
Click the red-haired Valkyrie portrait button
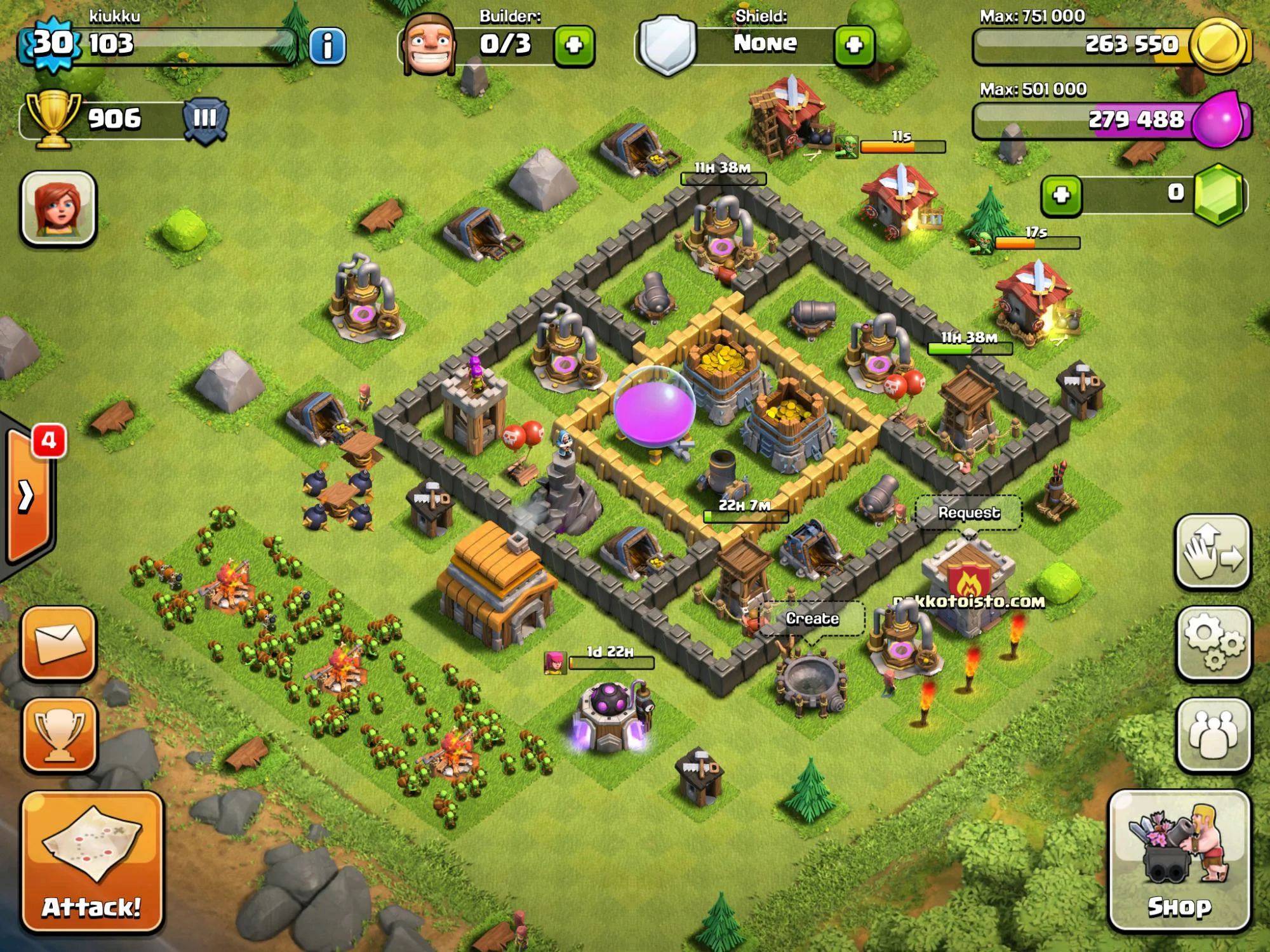pos(58,208)
